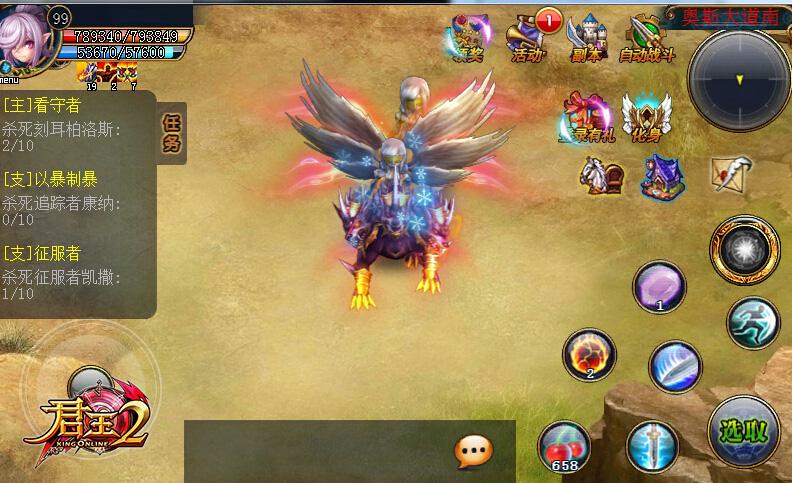Open the orange chat bubble

click(473, 451)
